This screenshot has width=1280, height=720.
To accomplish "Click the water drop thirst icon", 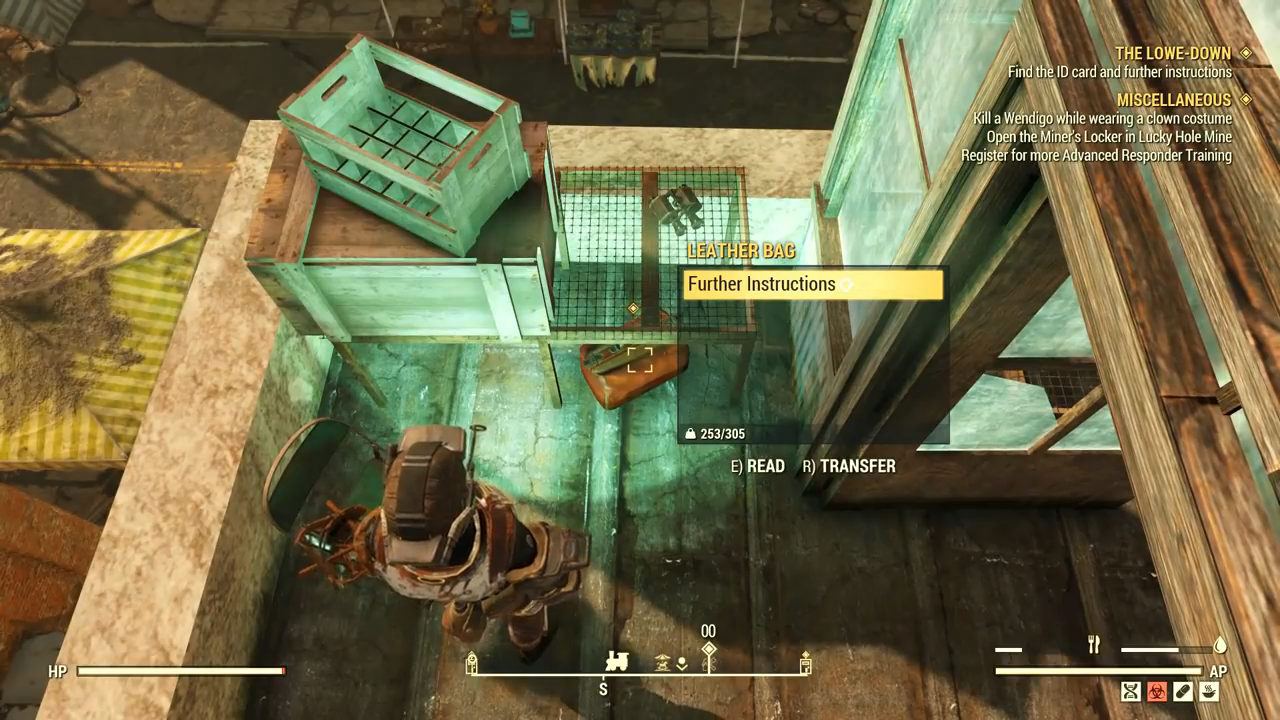I will click(x=1220, y=646).
